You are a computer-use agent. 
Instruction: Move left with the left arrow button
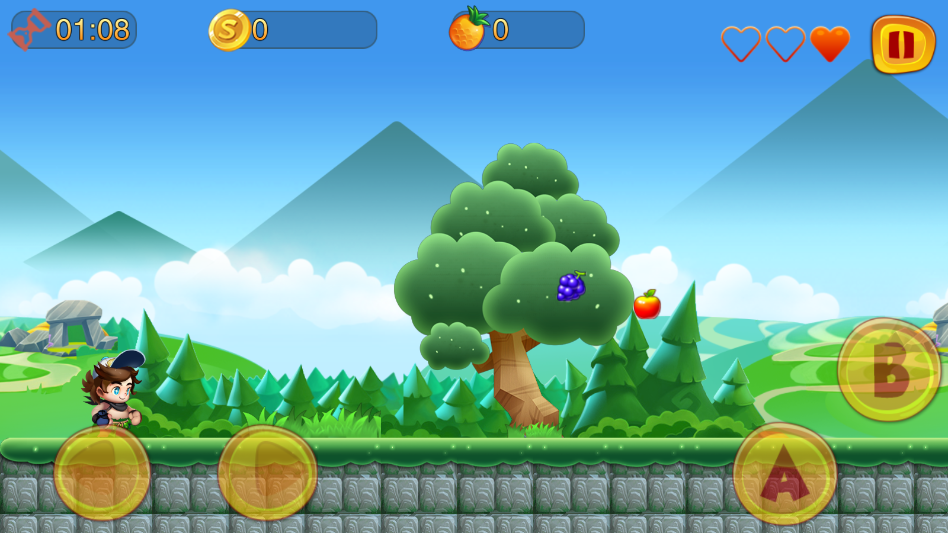[x=102, y=472]
